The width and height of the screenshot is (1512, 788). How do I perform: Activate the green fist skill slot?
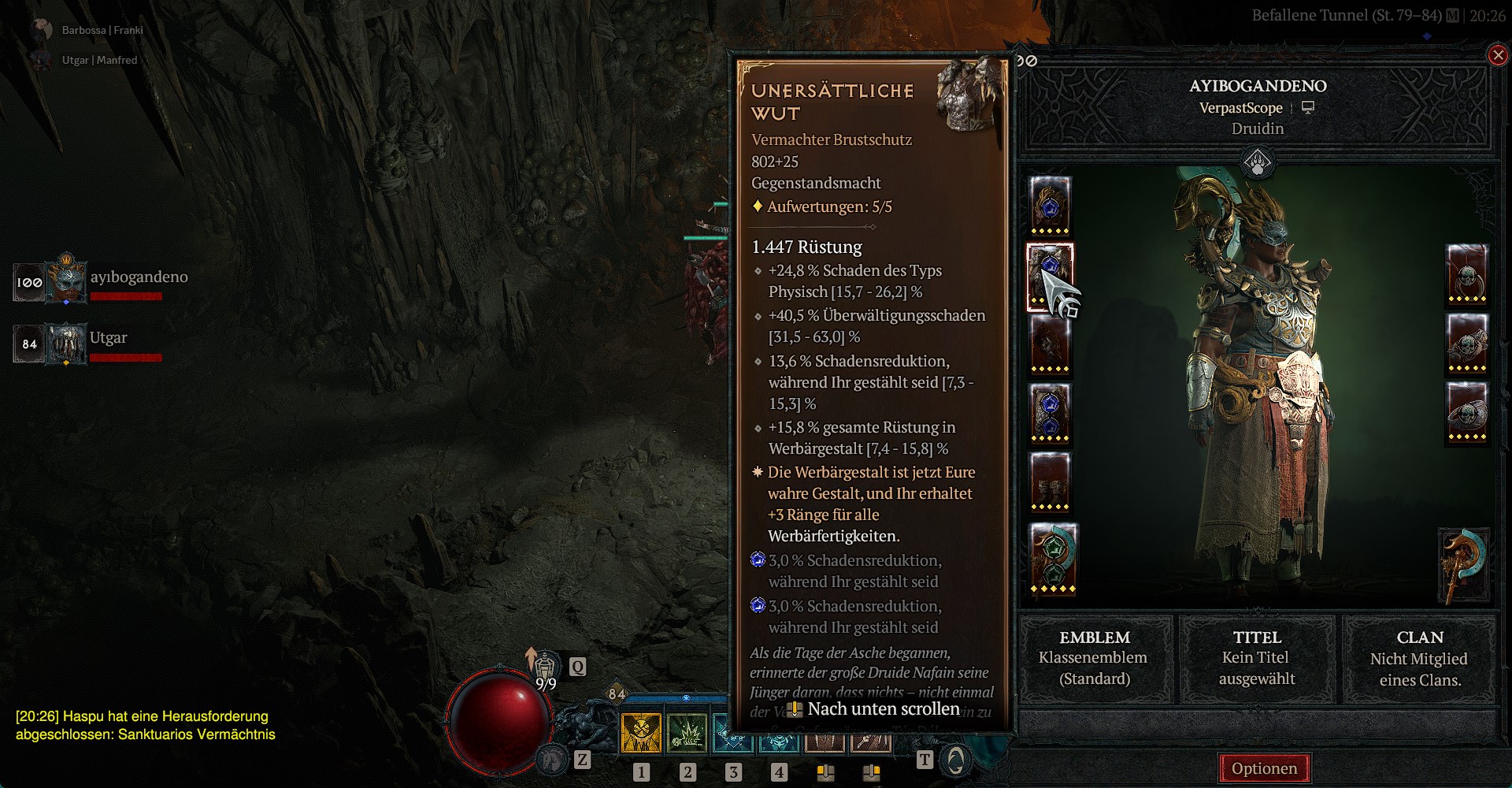687,733
